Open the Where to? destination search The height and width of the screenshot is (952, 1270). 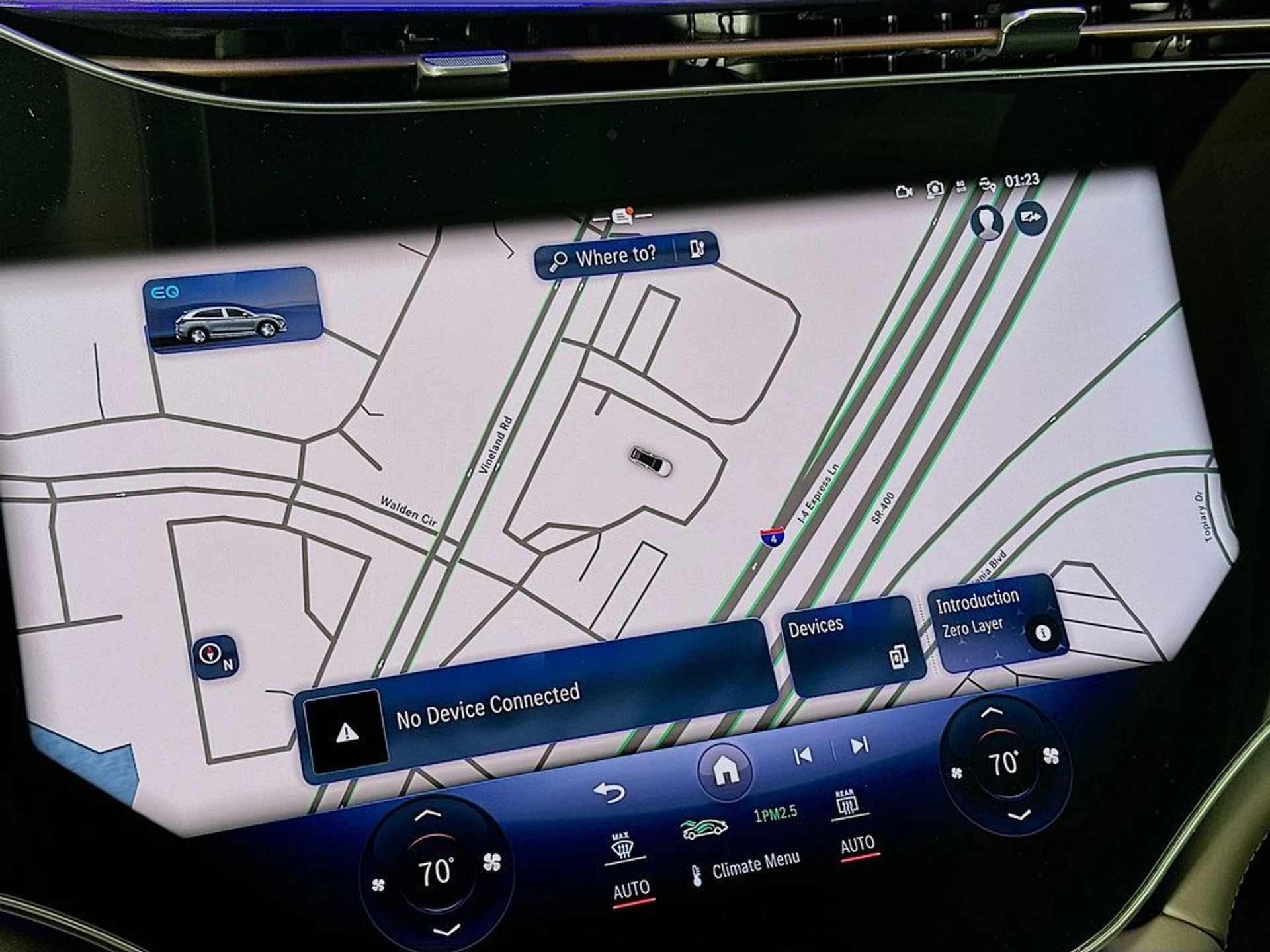605,257
